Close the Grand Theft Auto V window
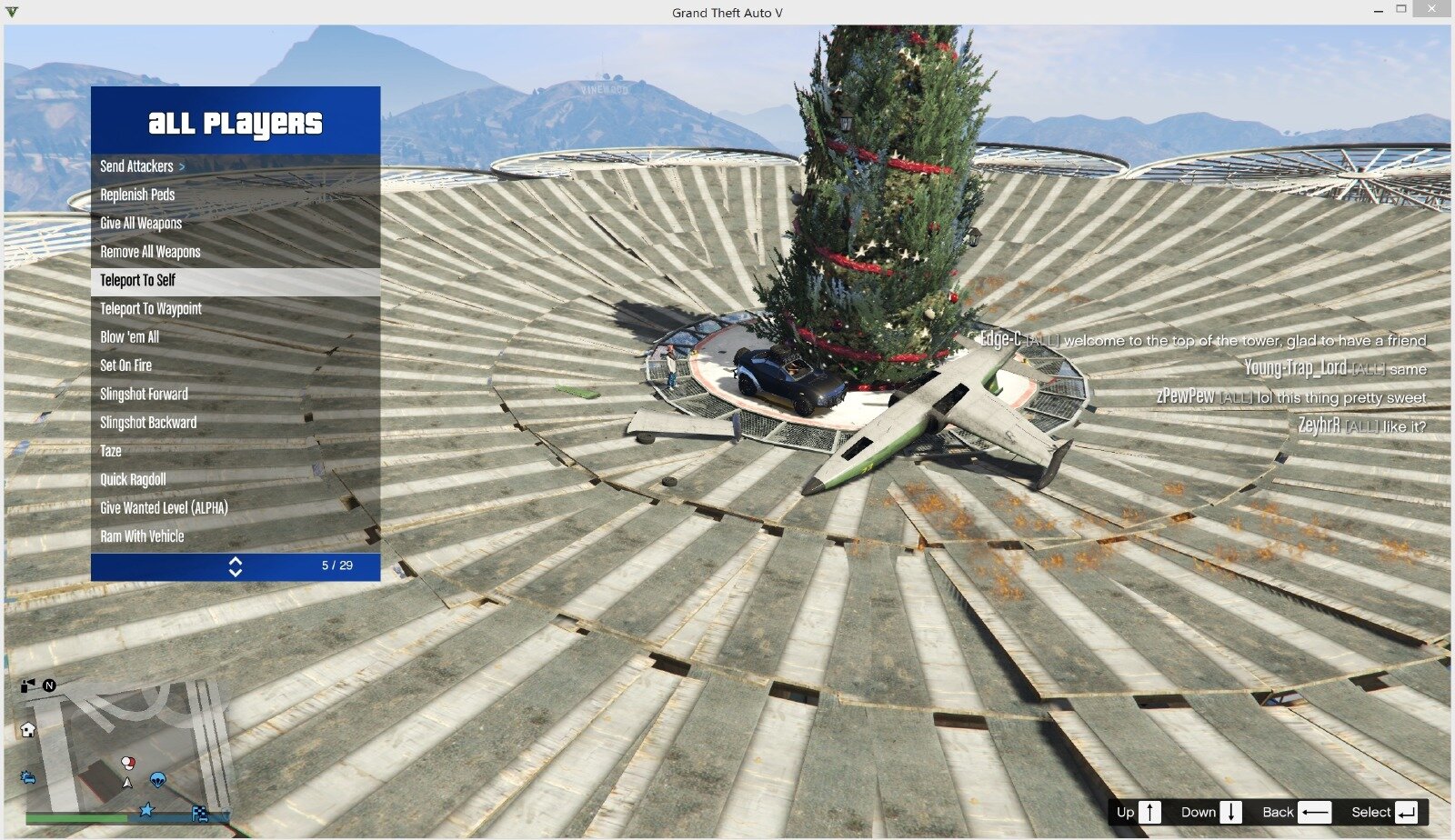The height and width of the screenshot is (840, 1455). point(1433,10)
